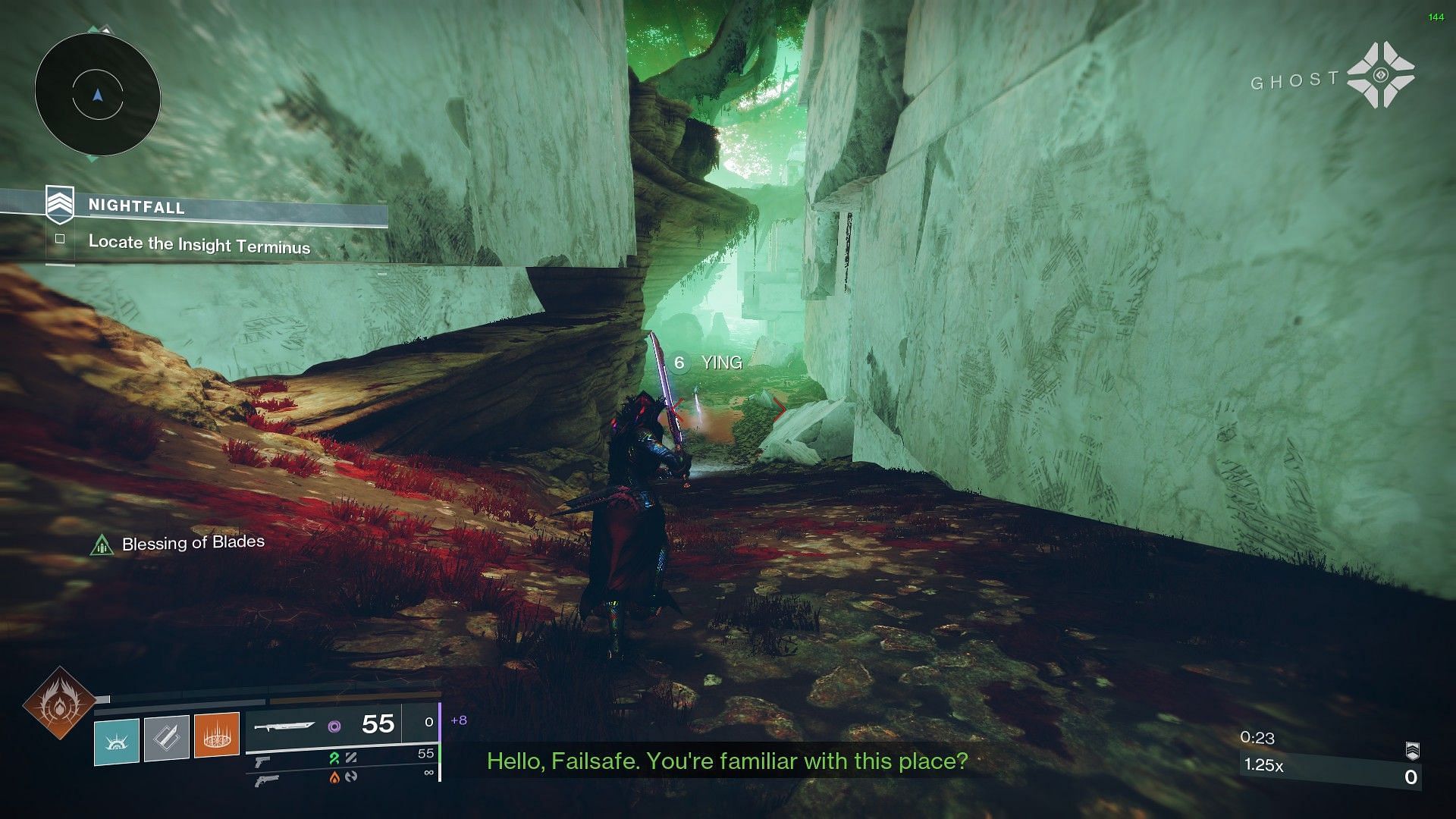Select the Blessing of Blades buff icon
Viewport: 1456px width, 819px height.
click(102, 544)
